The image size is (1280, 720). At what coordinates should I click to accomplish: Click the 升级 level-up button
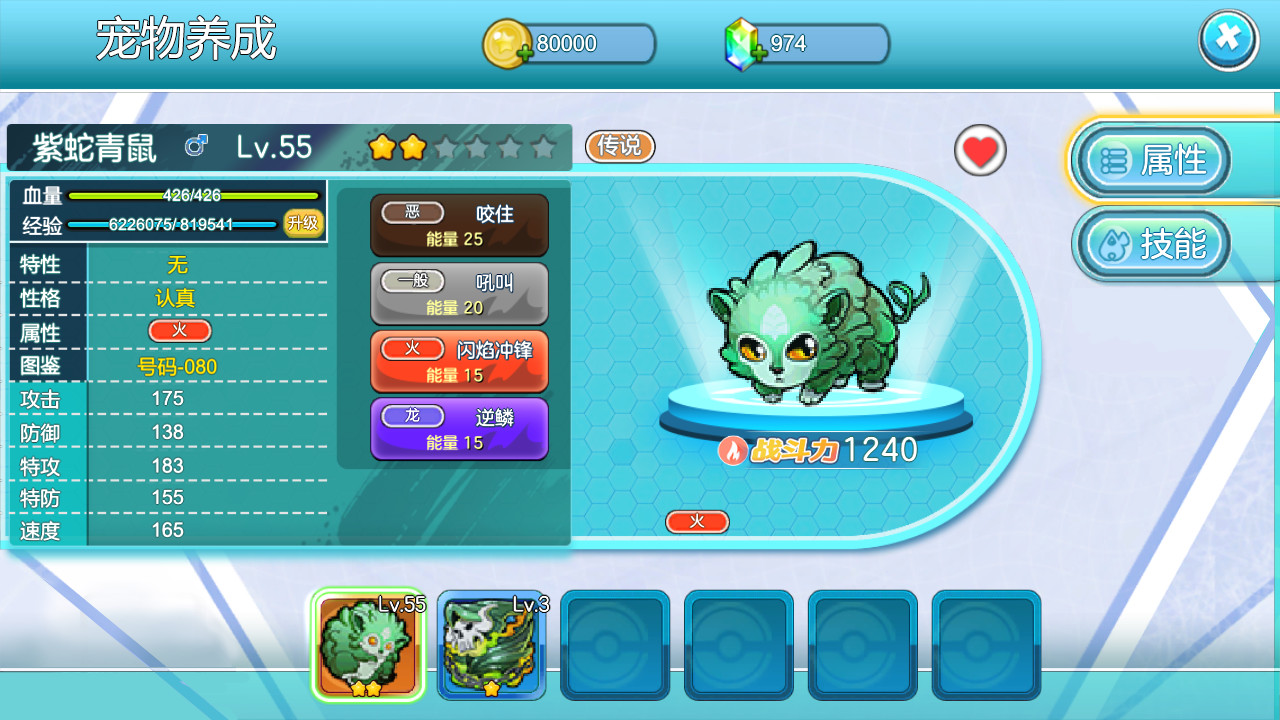pyautogui.click(x=303, y=223)
